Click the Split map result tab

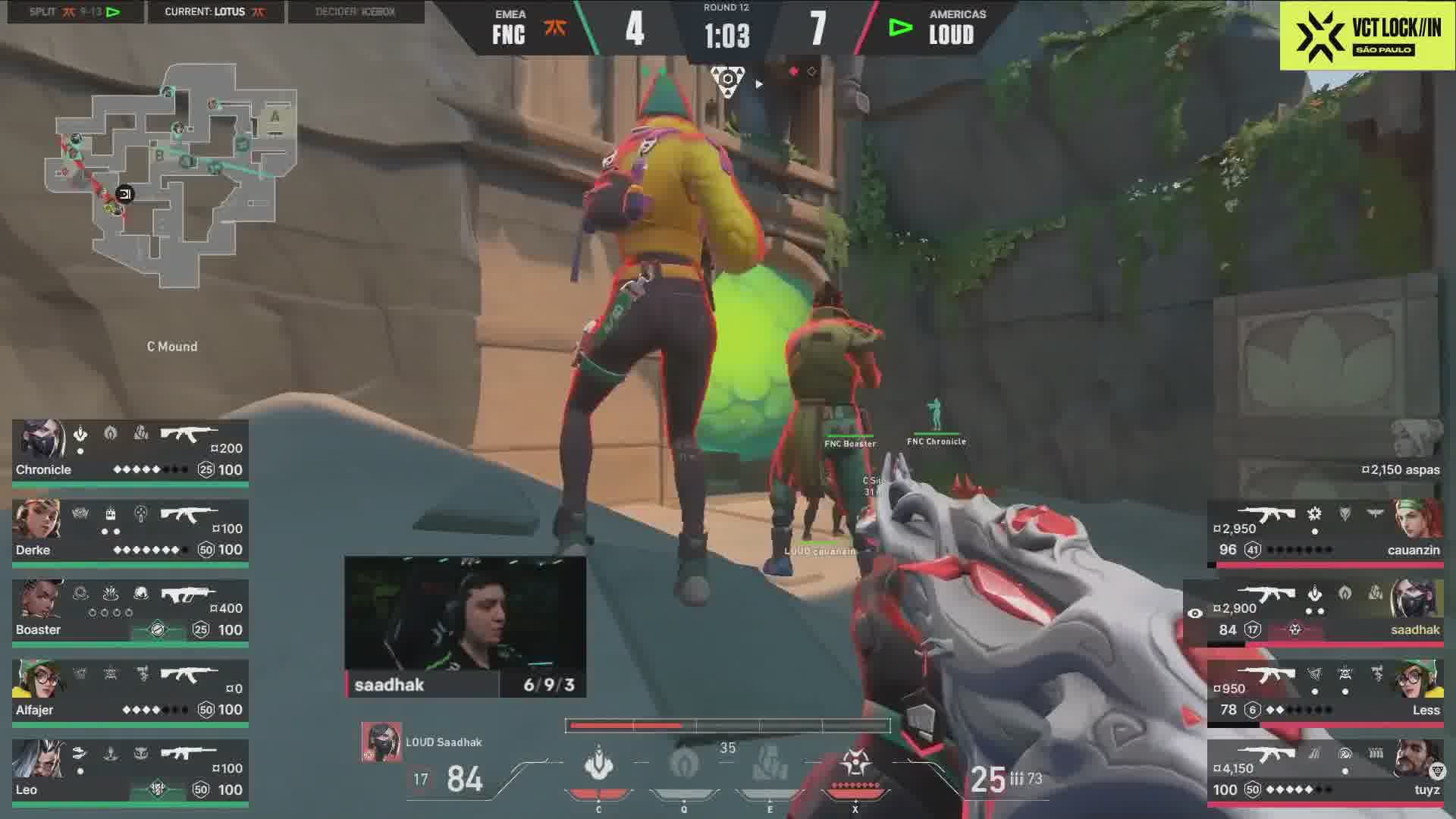75,12
